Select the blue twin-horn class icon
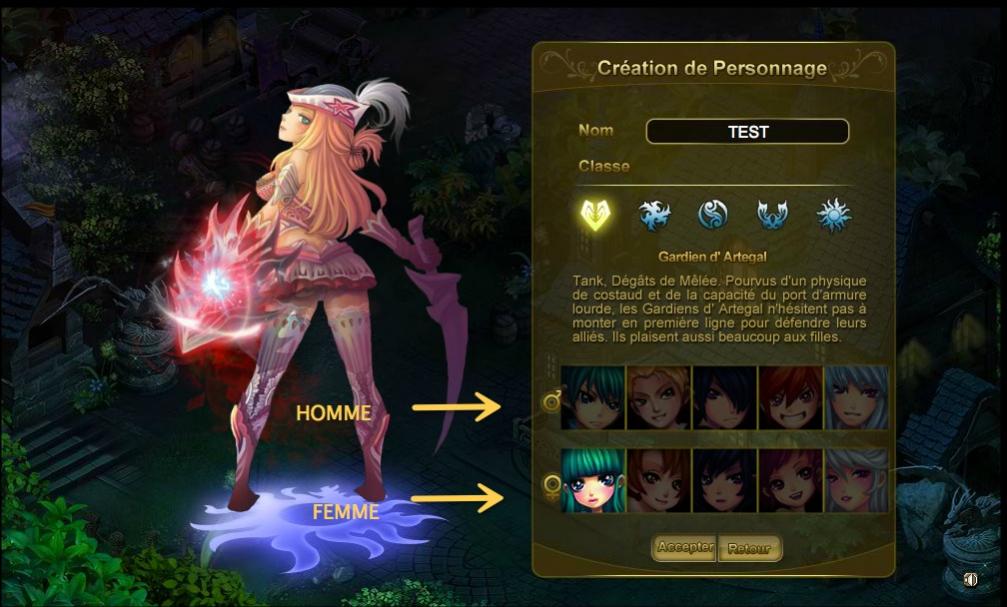 (771, 214)
